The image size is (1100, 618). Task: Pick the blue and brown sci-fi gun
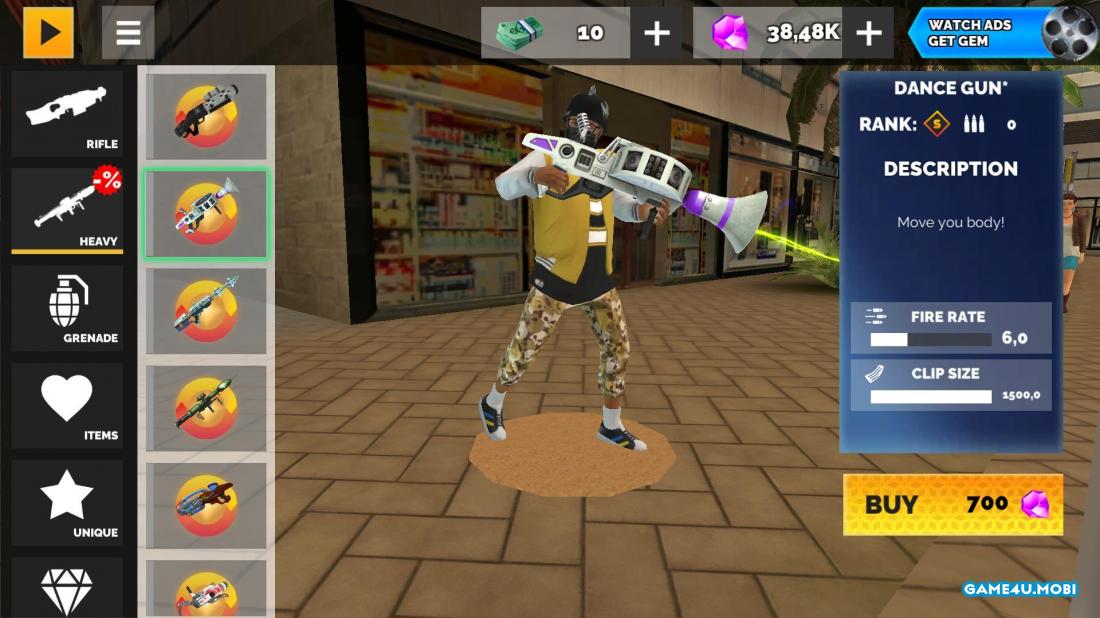click(206, 505)
